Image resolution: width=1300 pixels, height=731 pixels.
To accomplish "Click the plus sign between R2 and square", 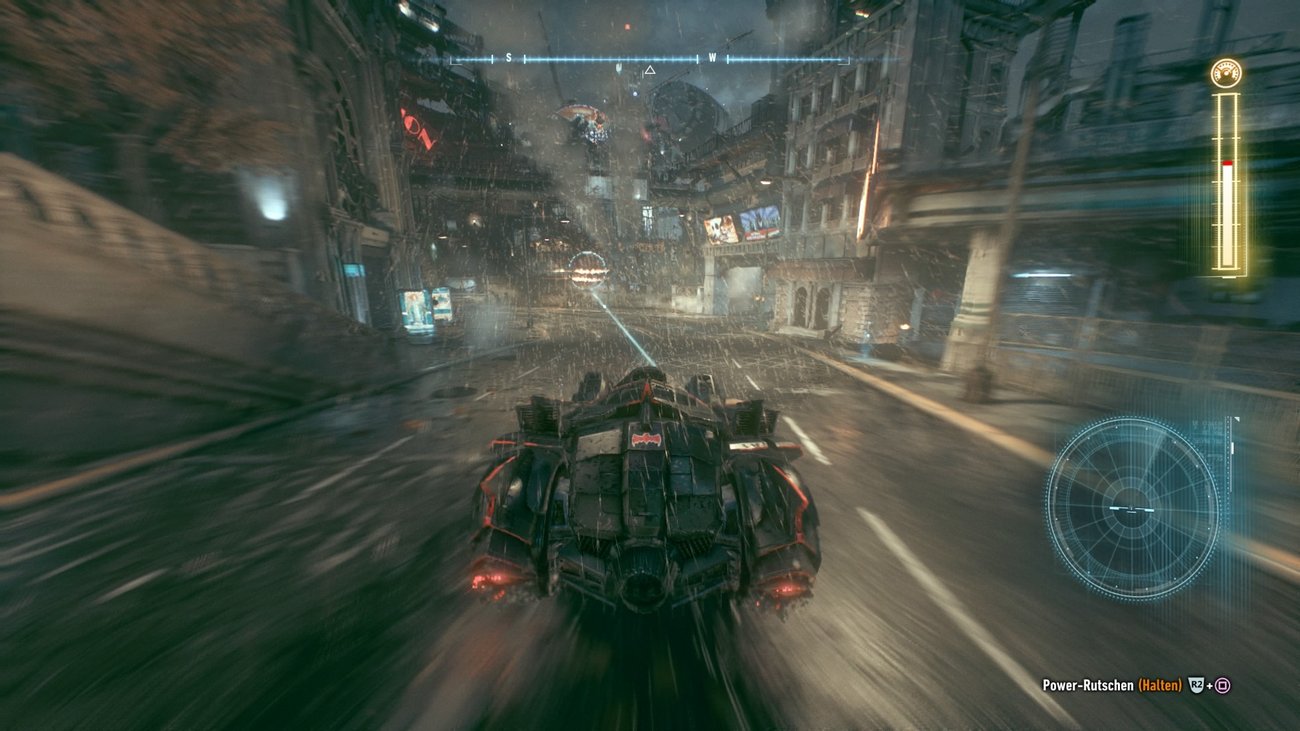I will click(x=1209, y=684).
